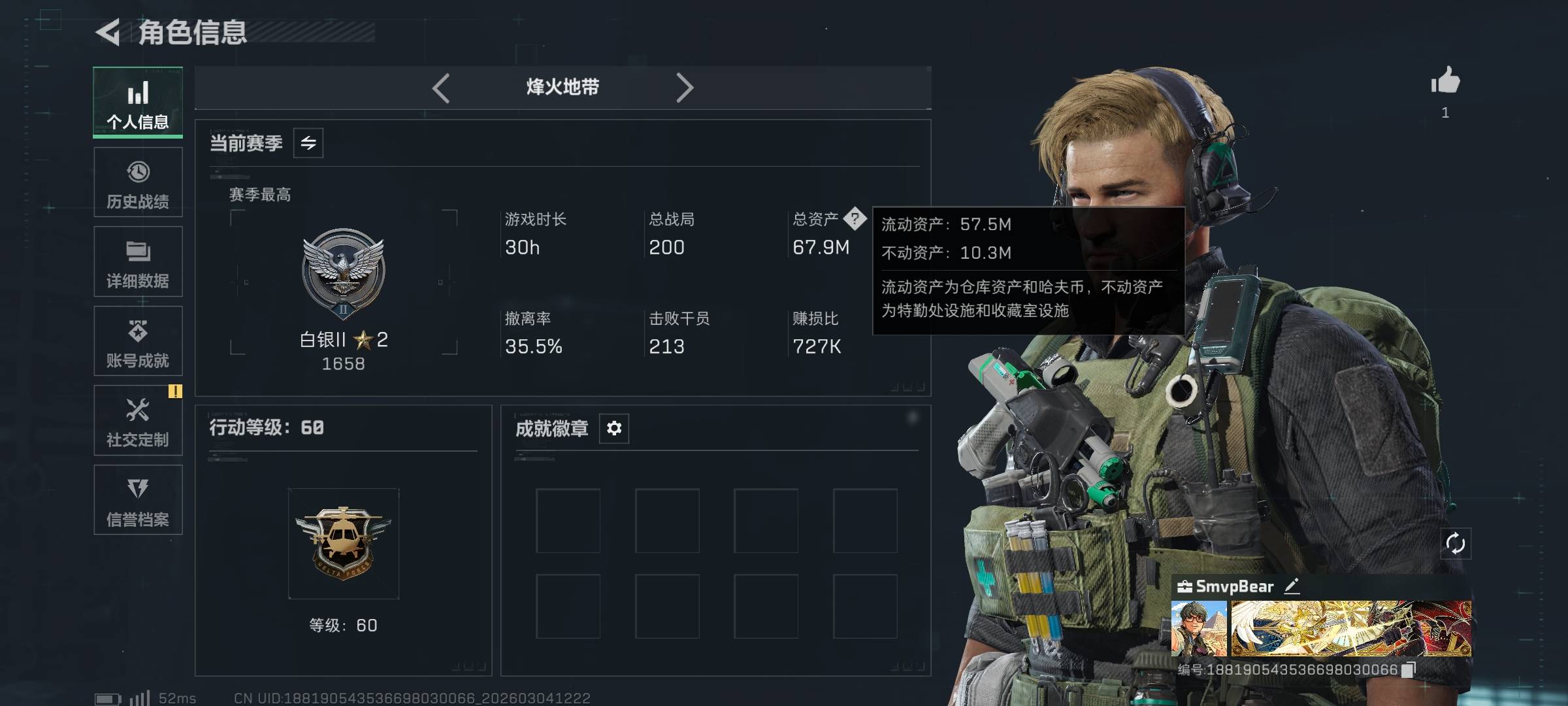Open the 成就徽章 gear settings
This screenshot has height=706, width=1568.
pyautogui.click(x=614, y=429)
